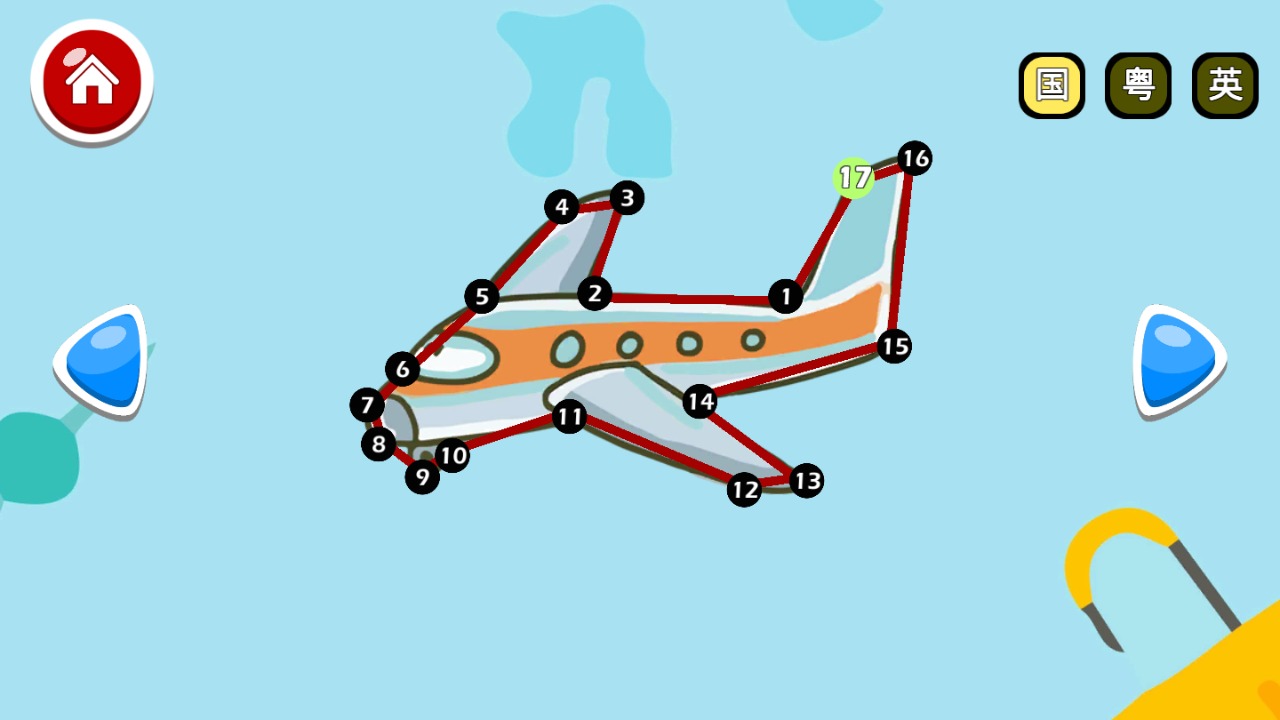Screen dimensions: 1280x720
Task: Tap dot 5 at the wing root
Action: click(x=483, y=296)
